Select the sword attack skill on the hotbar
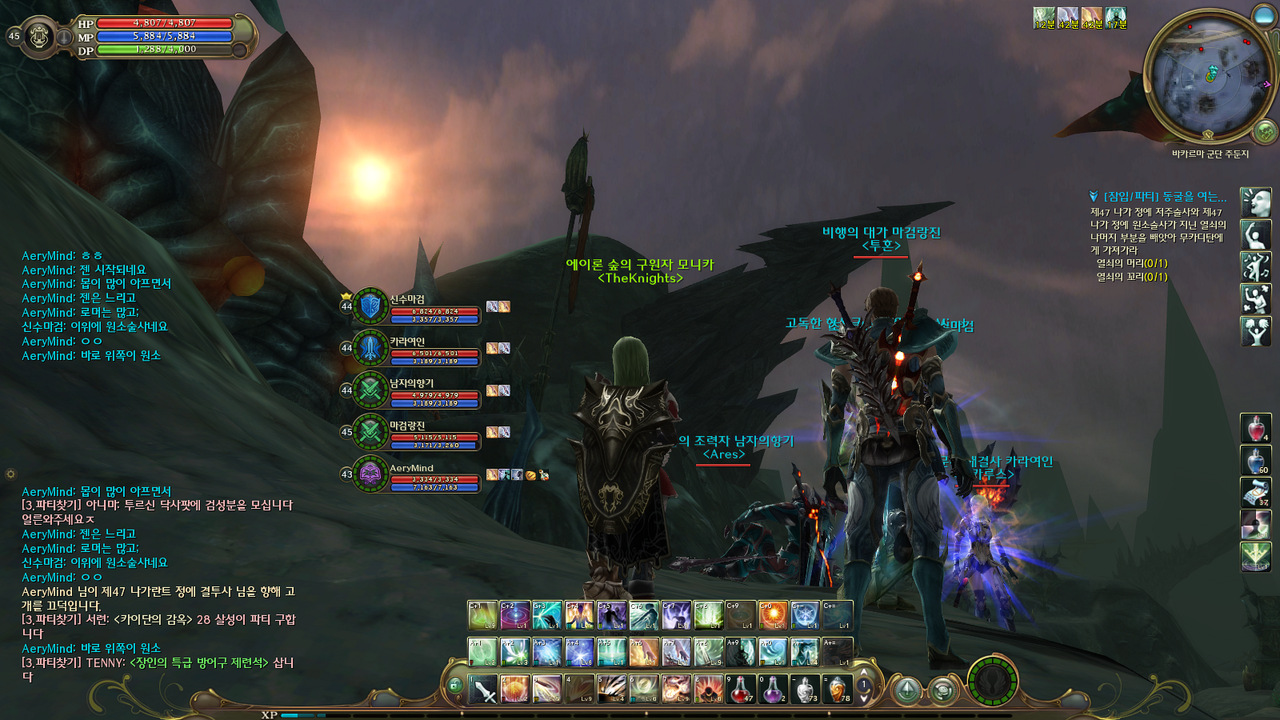This screenshot has width=1280, height=720. [485, 688]
